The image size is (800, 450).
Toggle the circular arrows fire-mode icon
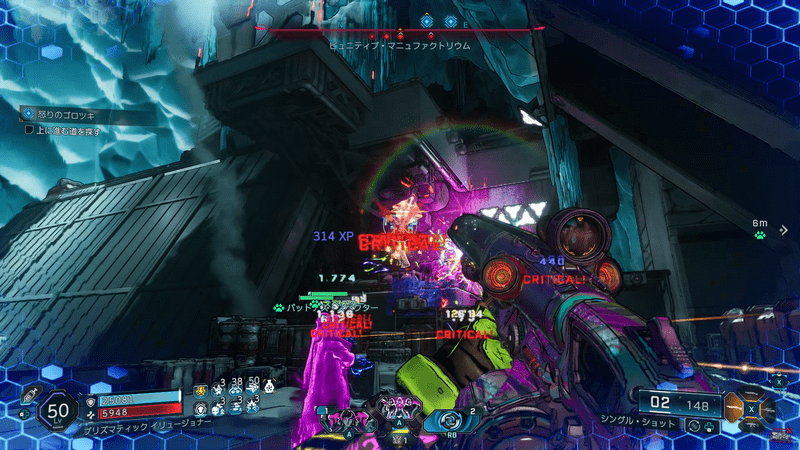tap(692, 425)
